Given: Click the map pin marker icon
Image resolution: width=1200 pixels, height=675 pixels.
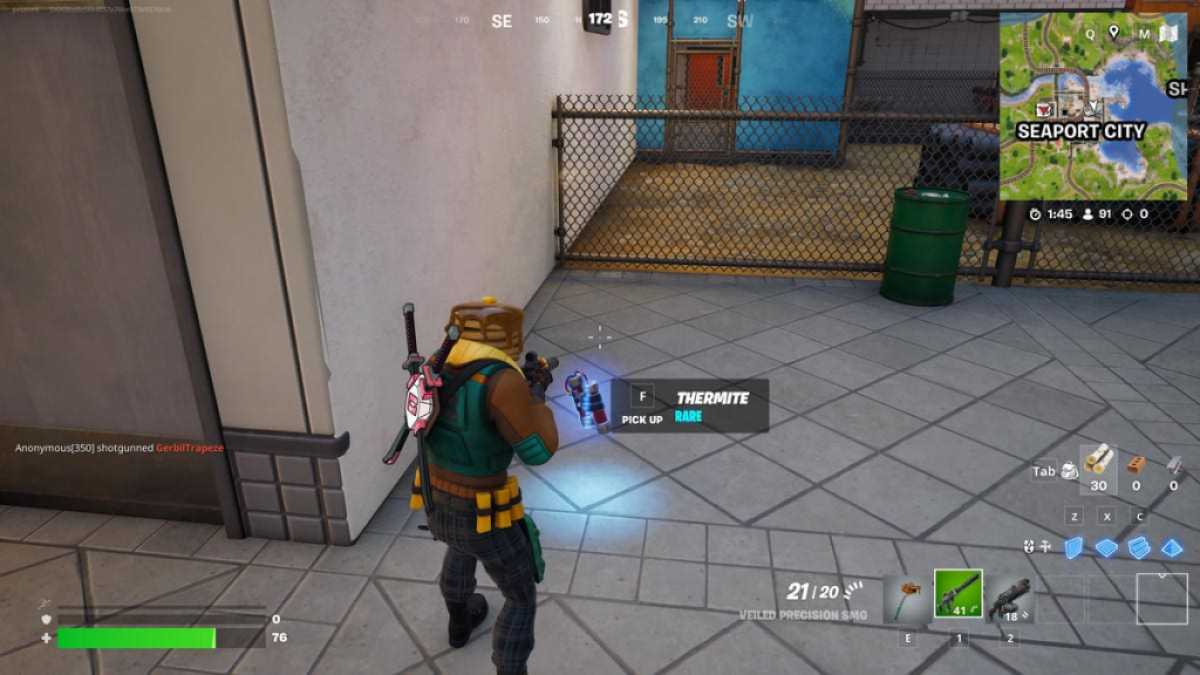Looking at the screenshot, I should [1113, 32].
